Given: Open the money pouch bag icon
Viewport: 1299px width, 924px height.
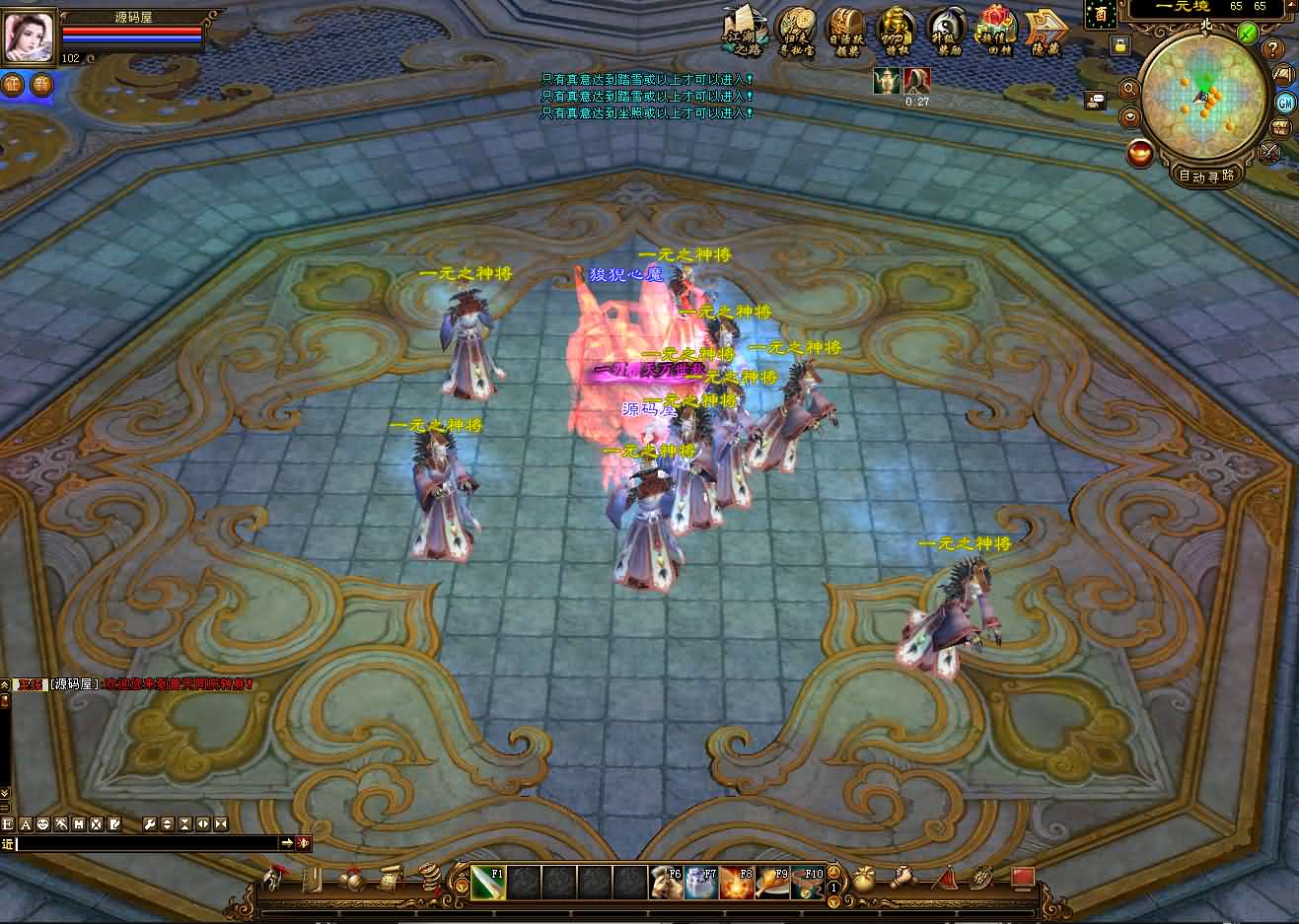Looking at the screenshot, I should [864, 877].
